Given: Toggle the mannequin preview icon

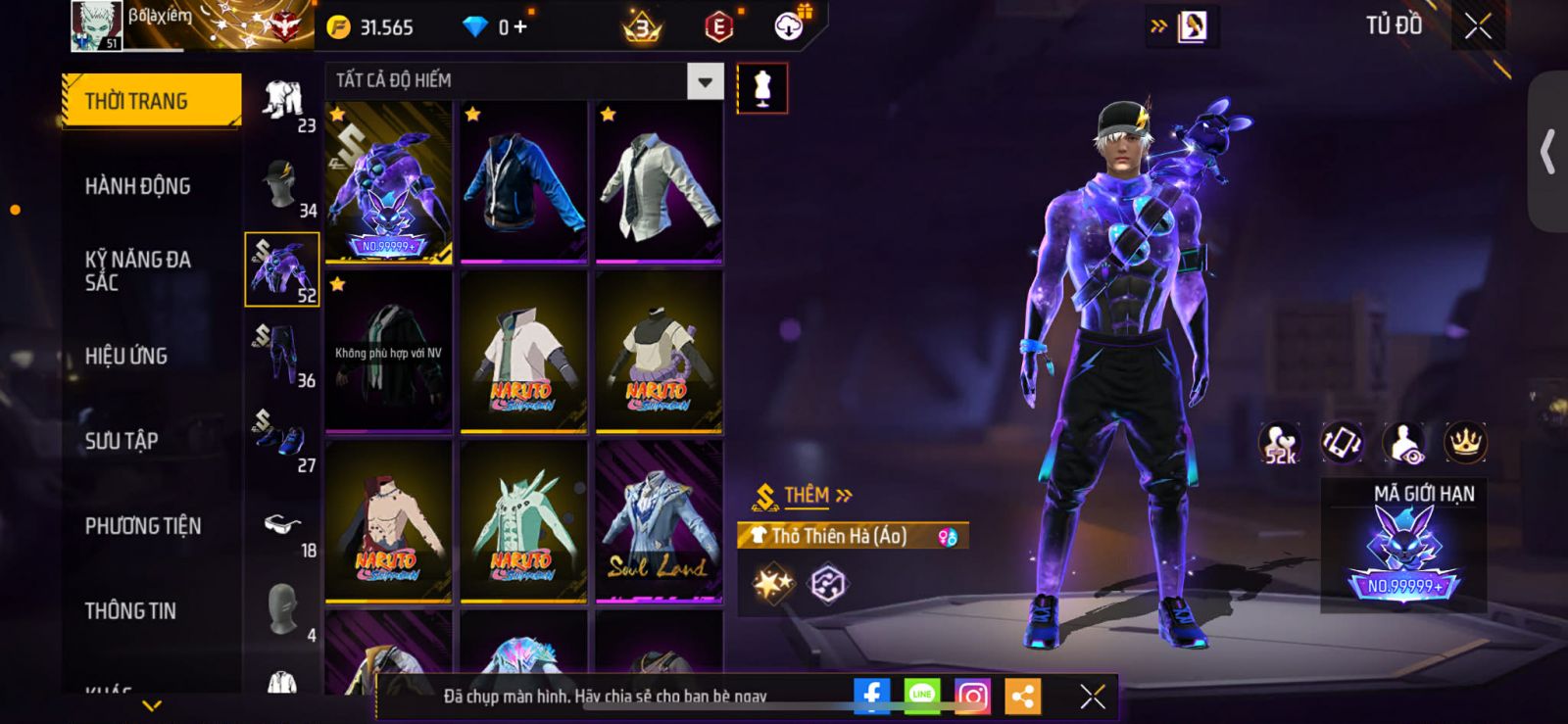Looking at the screenshot, I should pos(761,89).
